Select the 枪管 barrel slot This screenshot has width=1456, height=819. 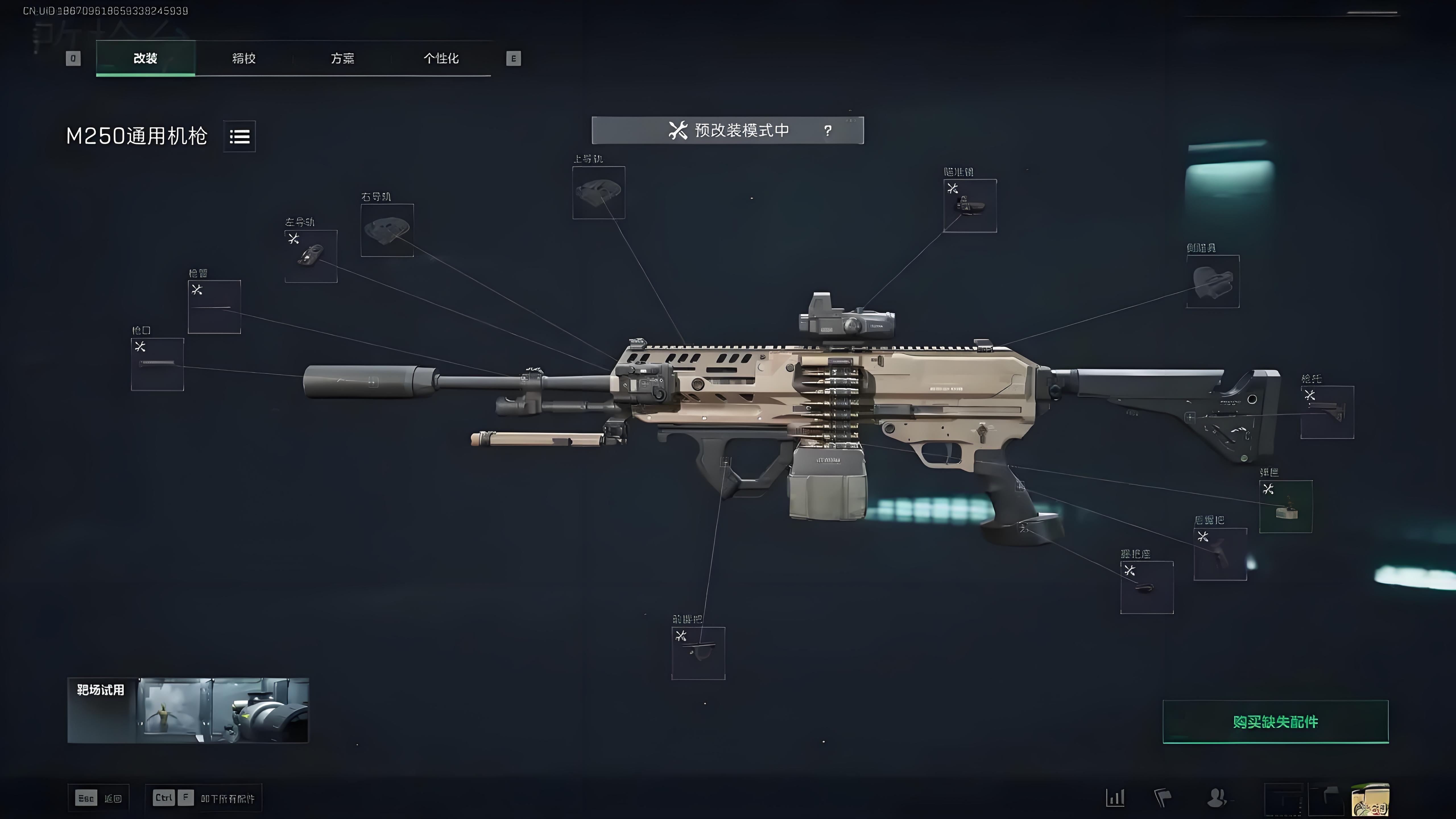214,307
